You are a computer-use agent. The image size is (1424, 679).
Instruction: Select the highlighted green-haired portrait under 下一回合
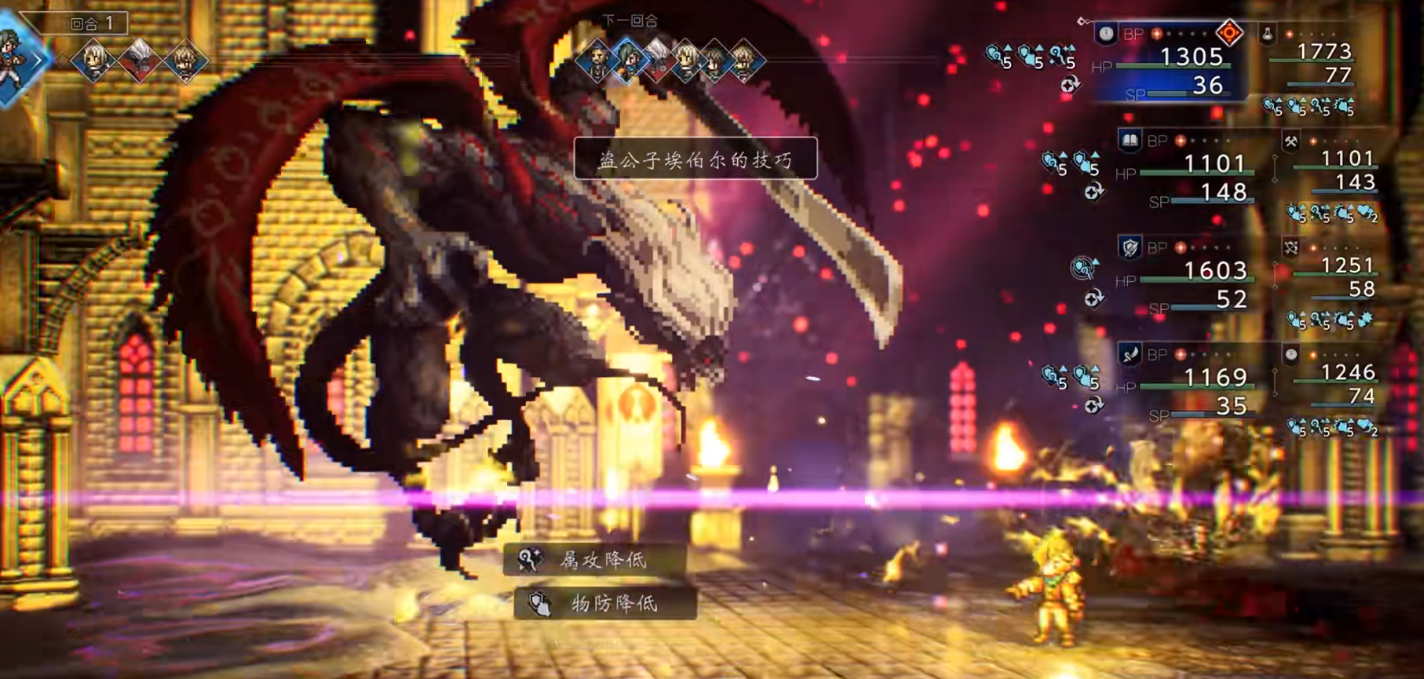click(629, 62)
